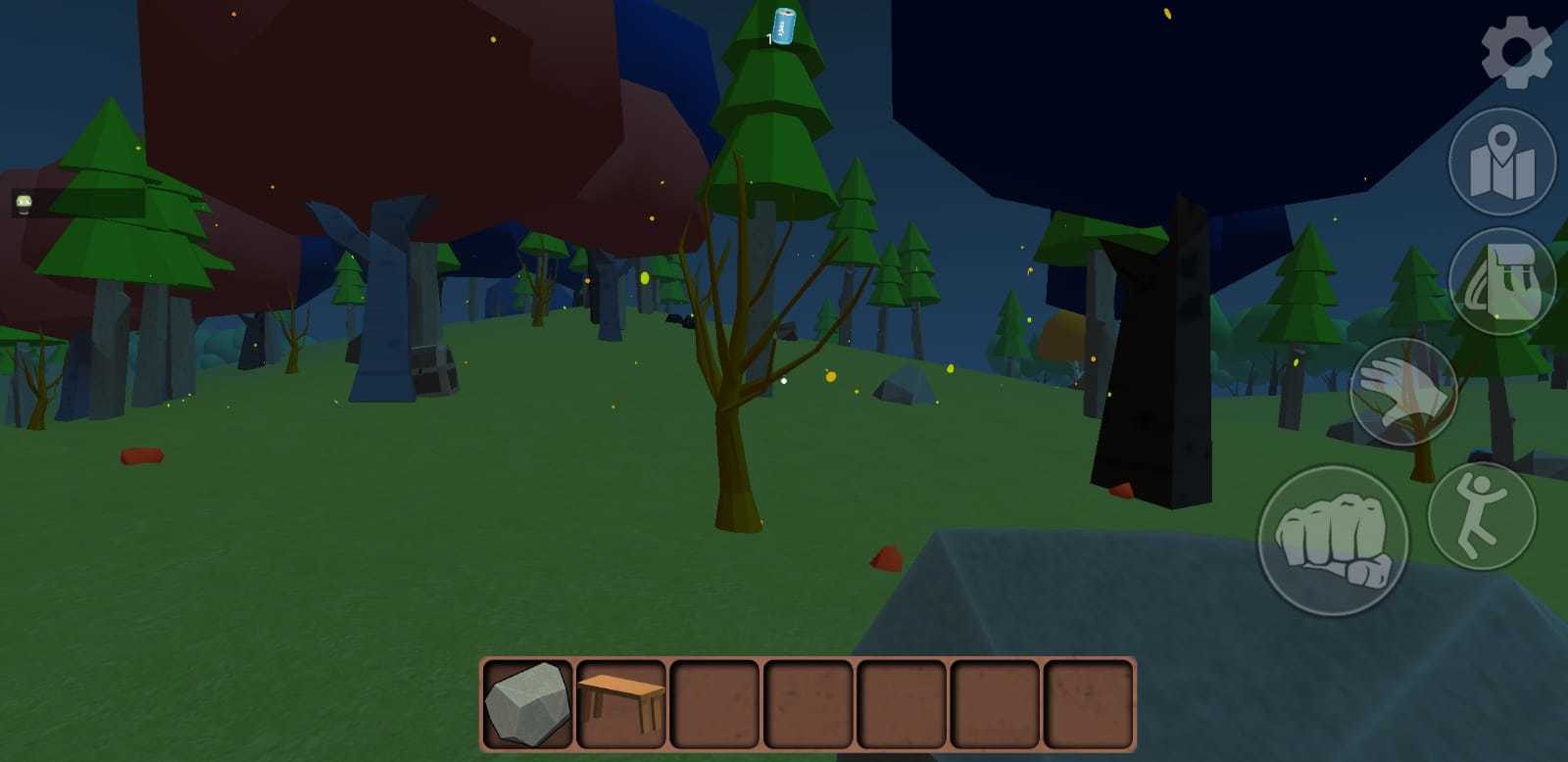Select the stone in the hotbar
The width and height of the screenshot is (1568, 762).
click(525, 703)
